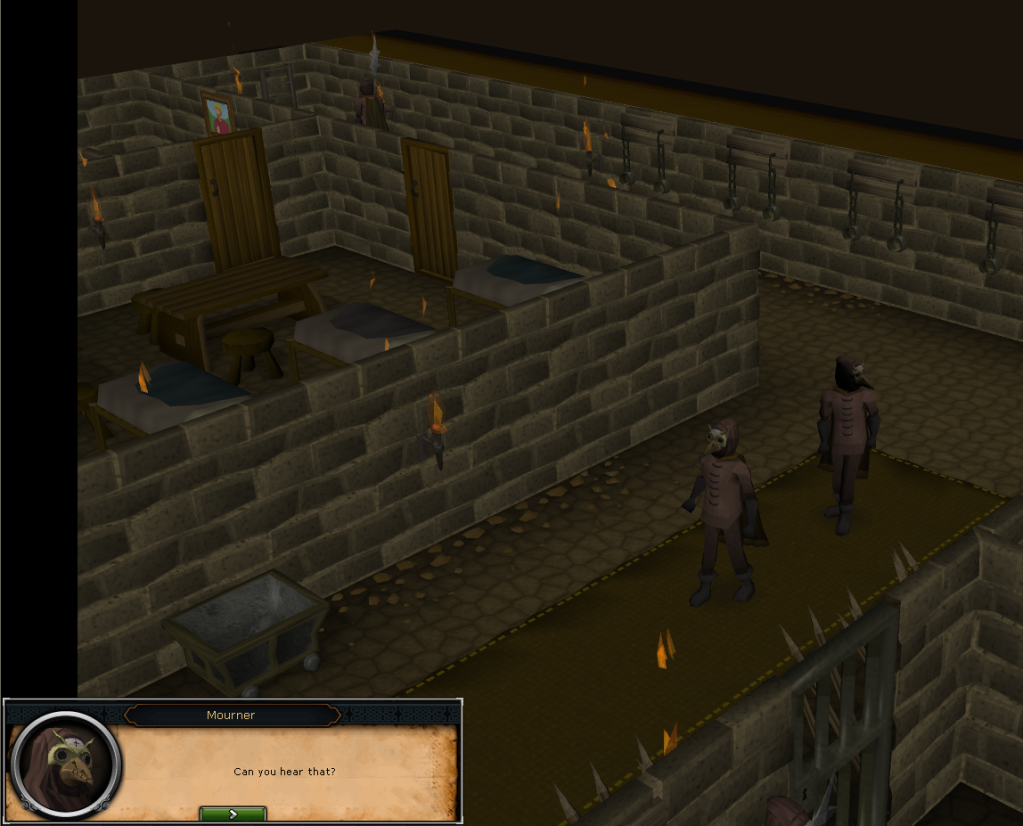Continue the Mourner dialogue with green arrow
This screenshot has width=1023, height=826.
233,814
